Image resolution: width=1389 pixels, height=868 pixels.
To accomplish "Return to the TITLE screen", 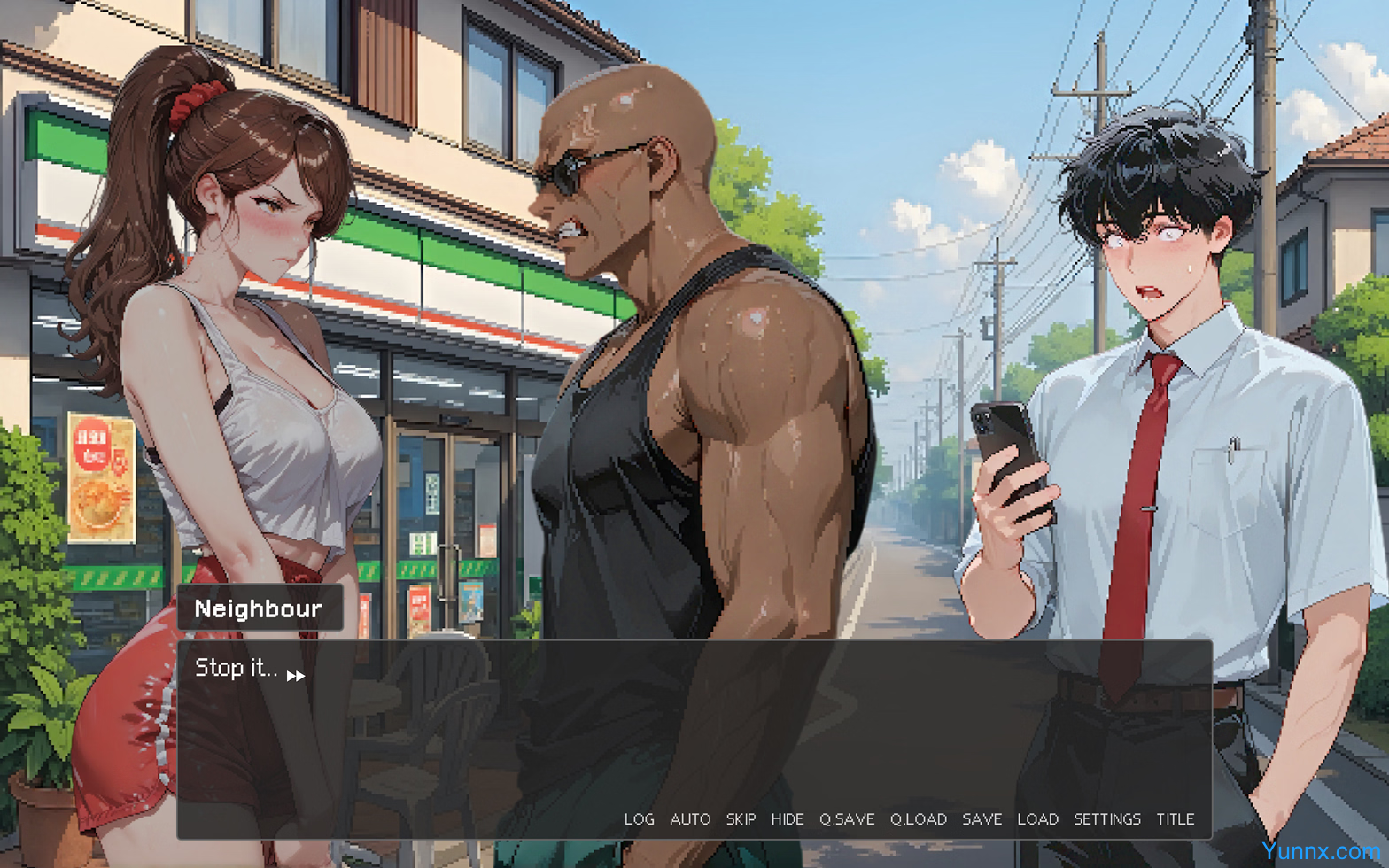I will 1175,819.
